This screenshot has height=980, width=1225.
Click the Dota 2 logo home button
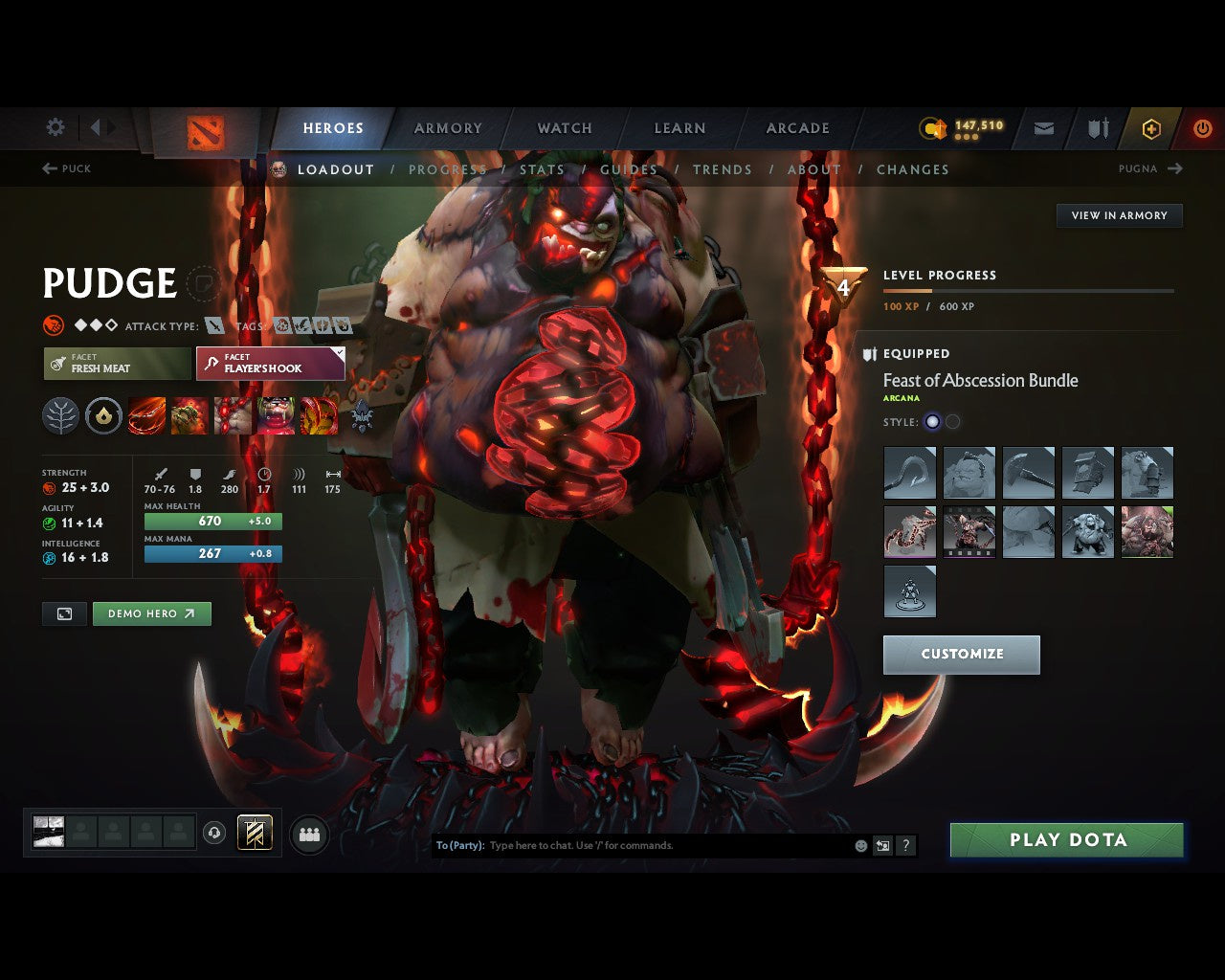tap(205, 132)
